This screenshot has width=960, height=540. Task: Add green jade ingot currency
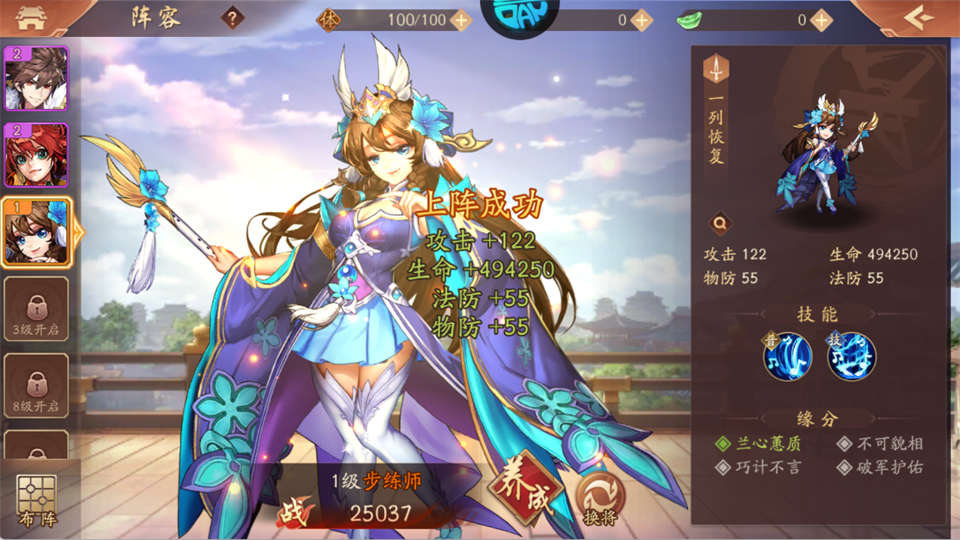point(821,19)
